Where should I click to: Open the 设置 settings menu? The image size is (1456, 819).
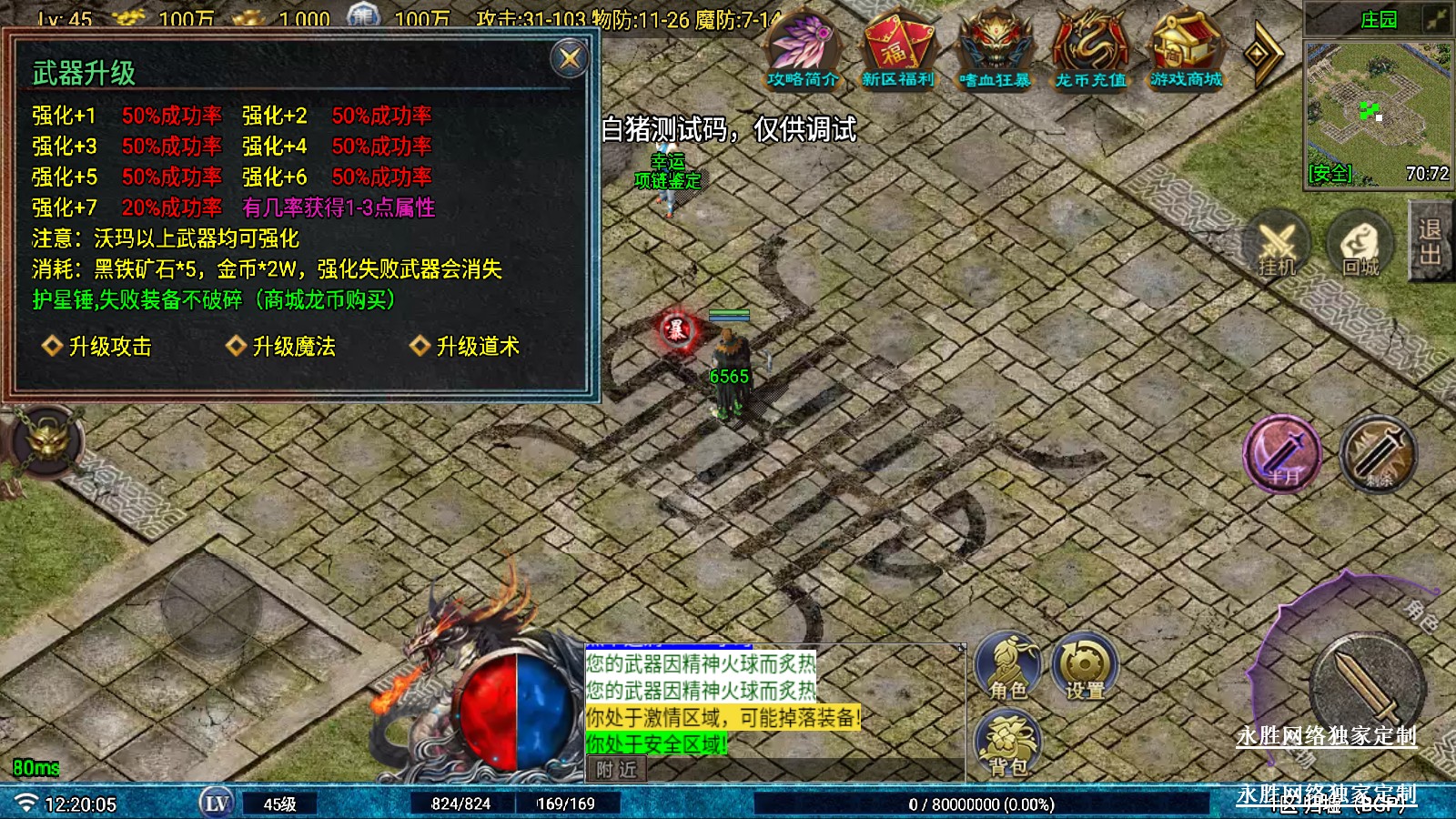(1085, 669)
